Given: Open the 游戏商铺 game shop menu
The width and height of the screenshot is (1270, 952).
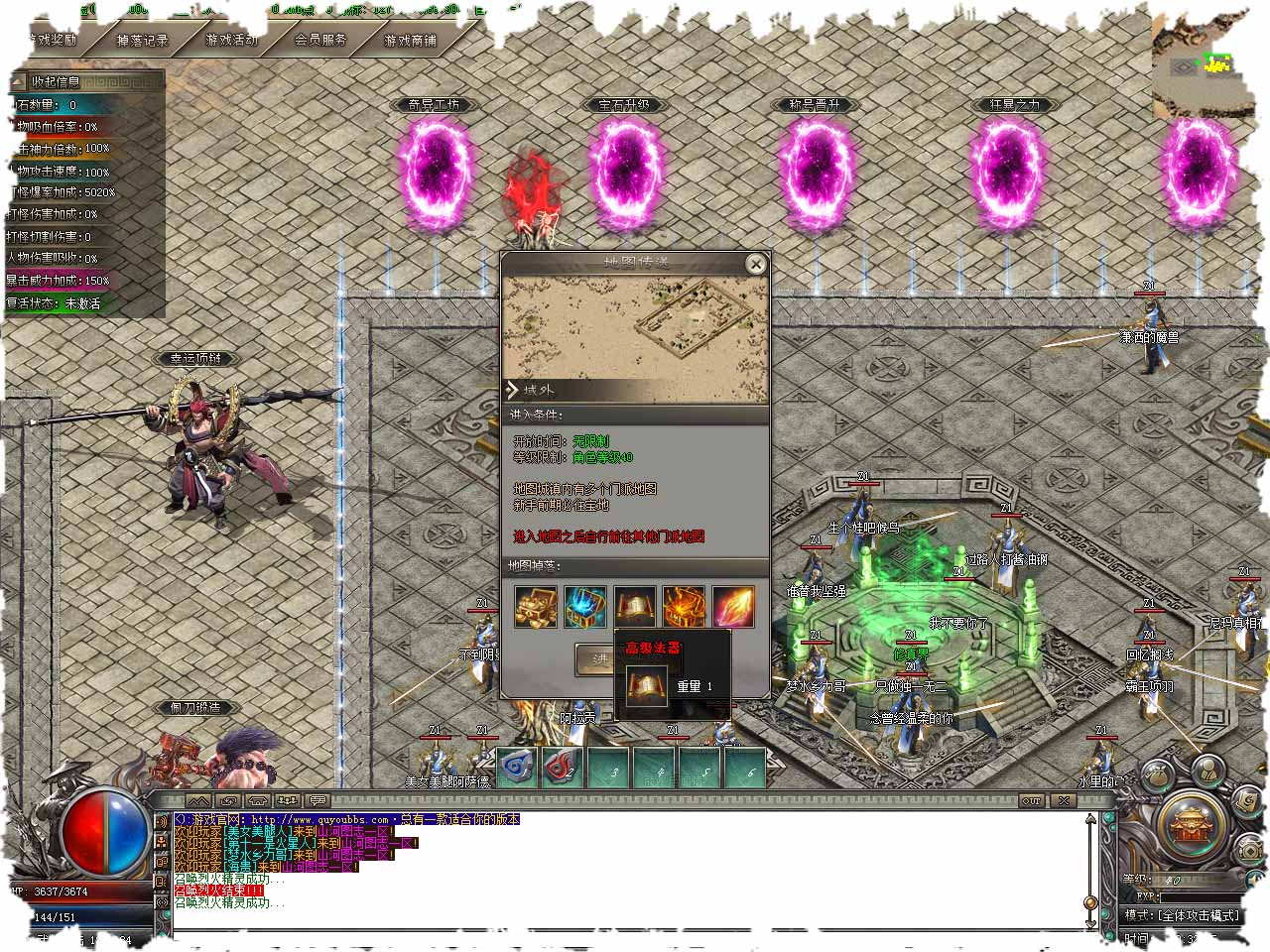Looking at the screenshot, I should 410,41.
